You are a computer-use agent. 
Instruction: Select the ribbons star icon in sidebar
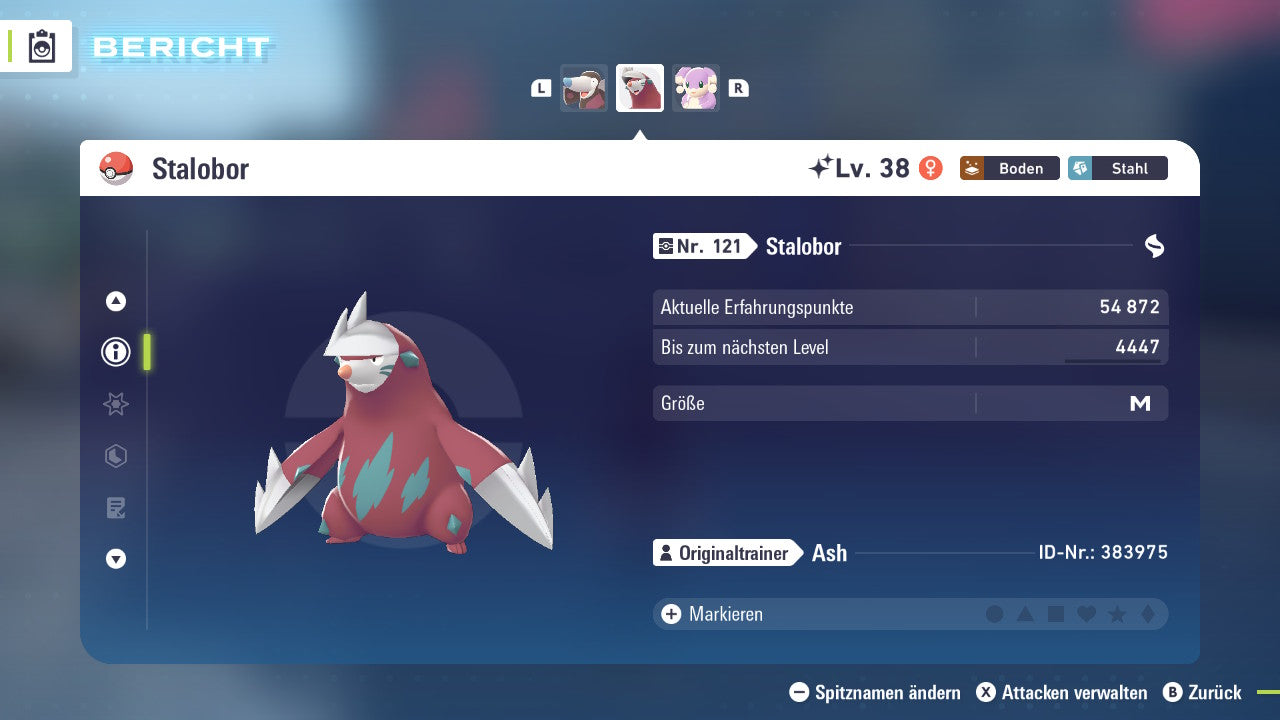pyautogui.click(x=115, y=404)
